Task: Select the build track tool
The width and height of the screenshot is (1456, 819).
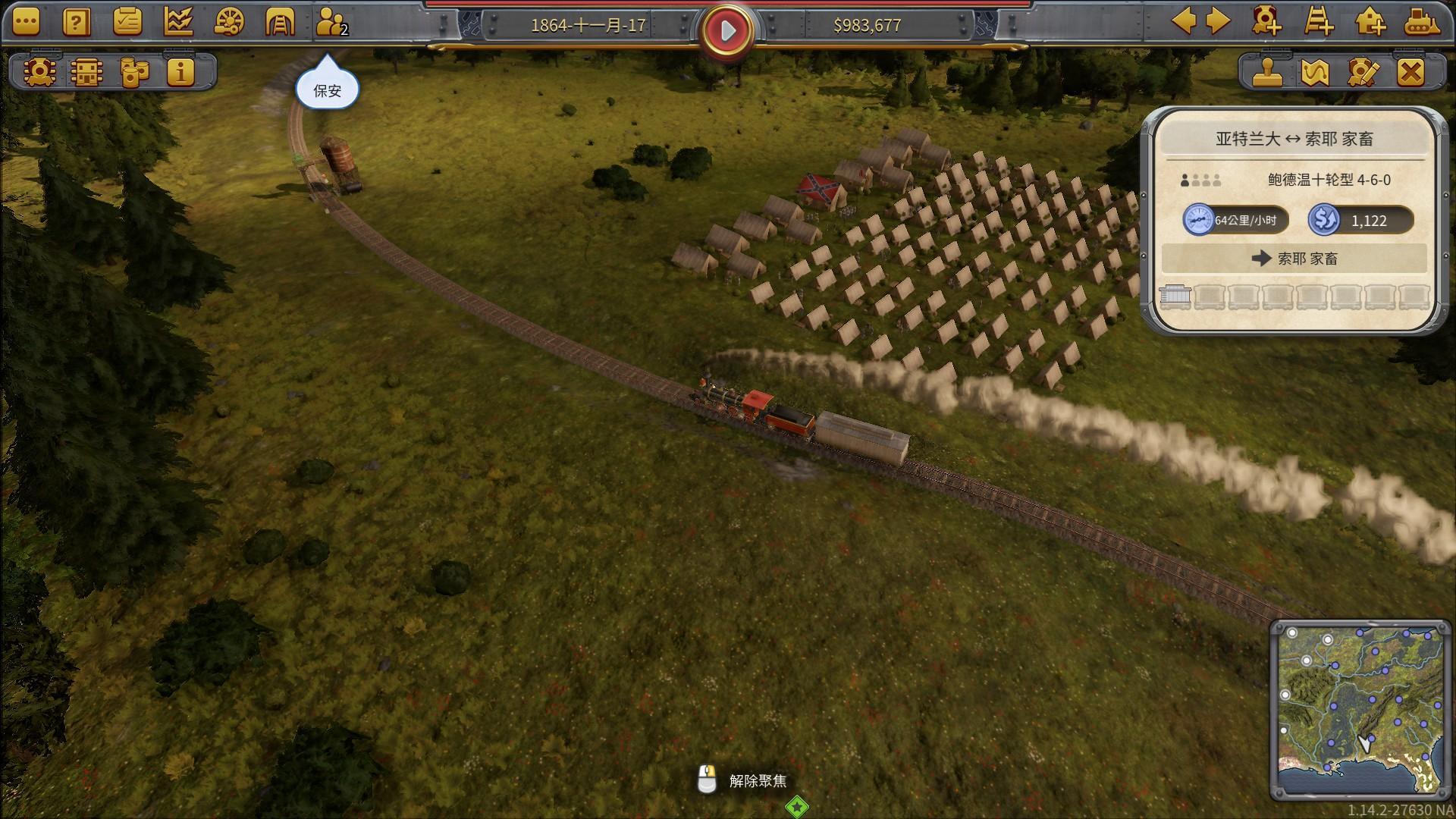Action: point(1319,21)
